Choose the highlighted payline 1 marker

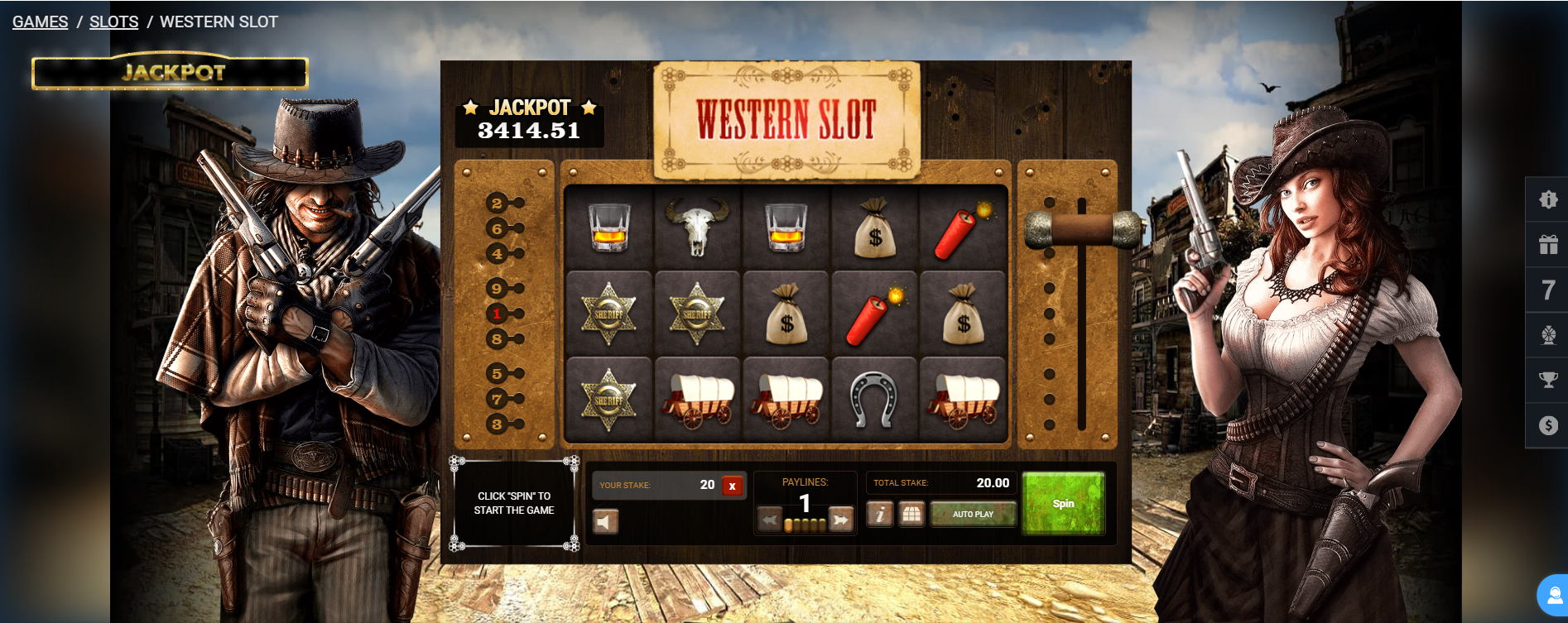pyautogui.click(x=497, y=314)
